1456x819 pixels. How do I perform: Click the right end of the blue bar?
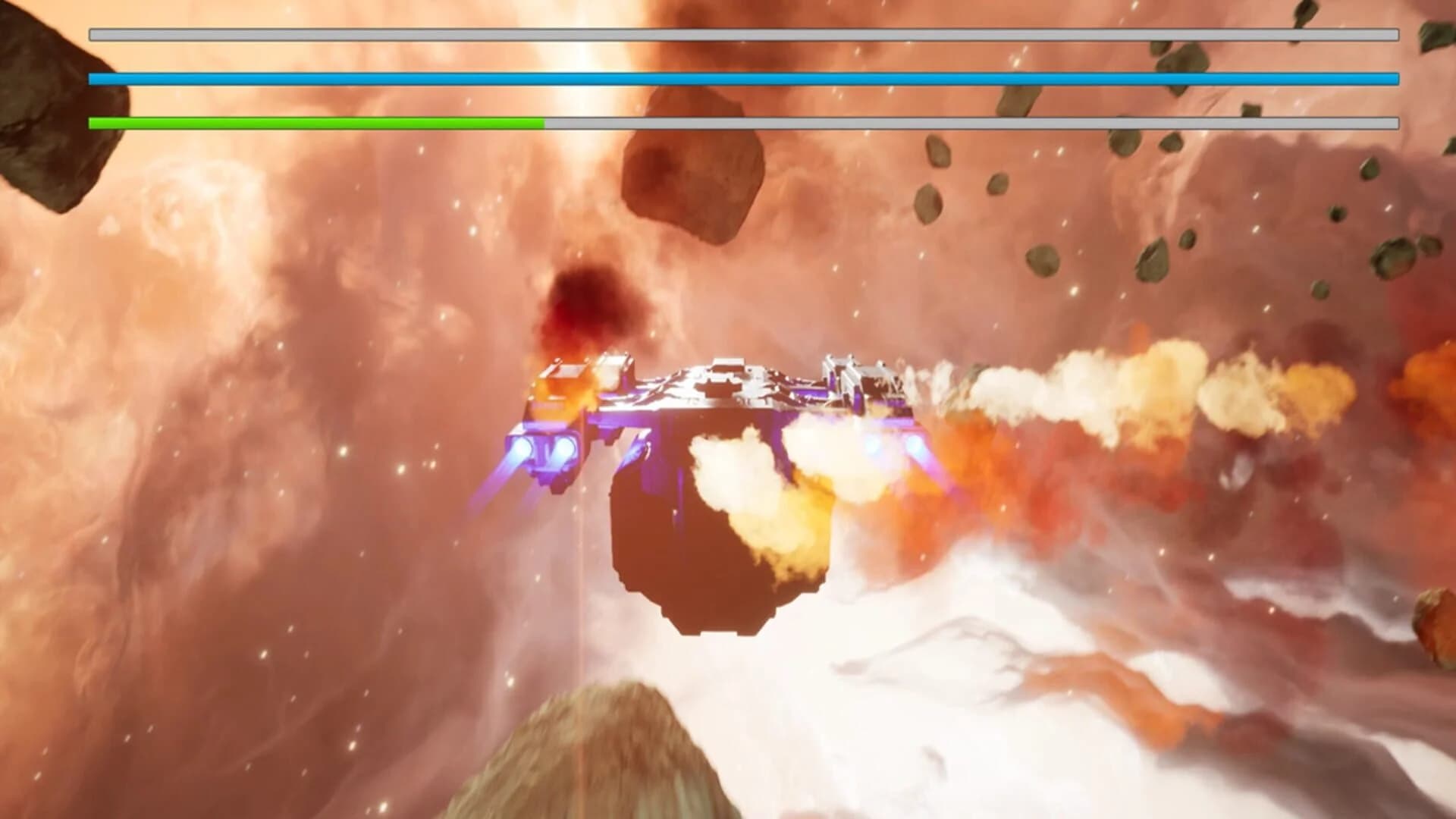[1388, 77]
